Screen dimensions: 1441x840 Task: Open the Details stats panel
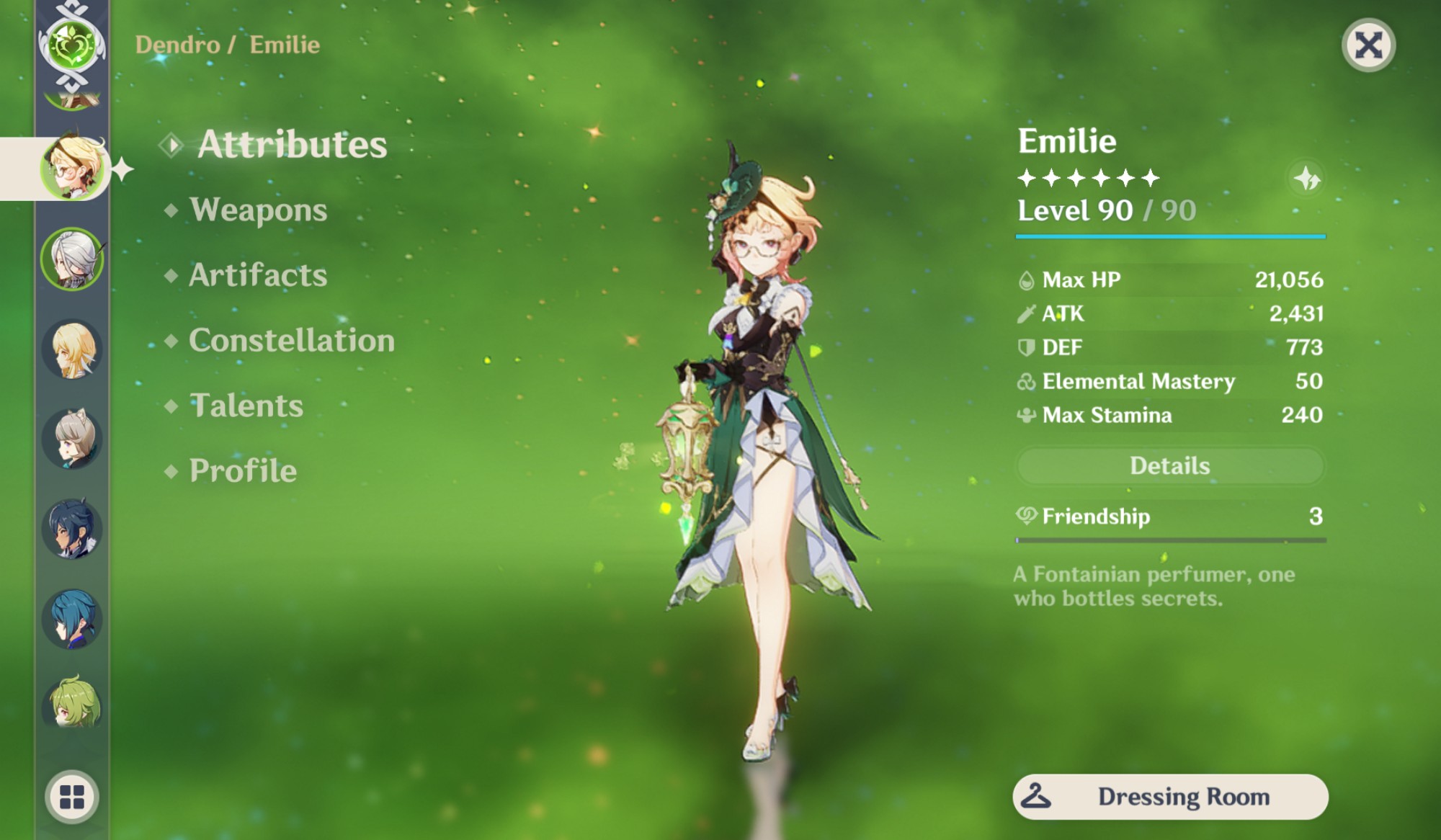click(1167, 466)
